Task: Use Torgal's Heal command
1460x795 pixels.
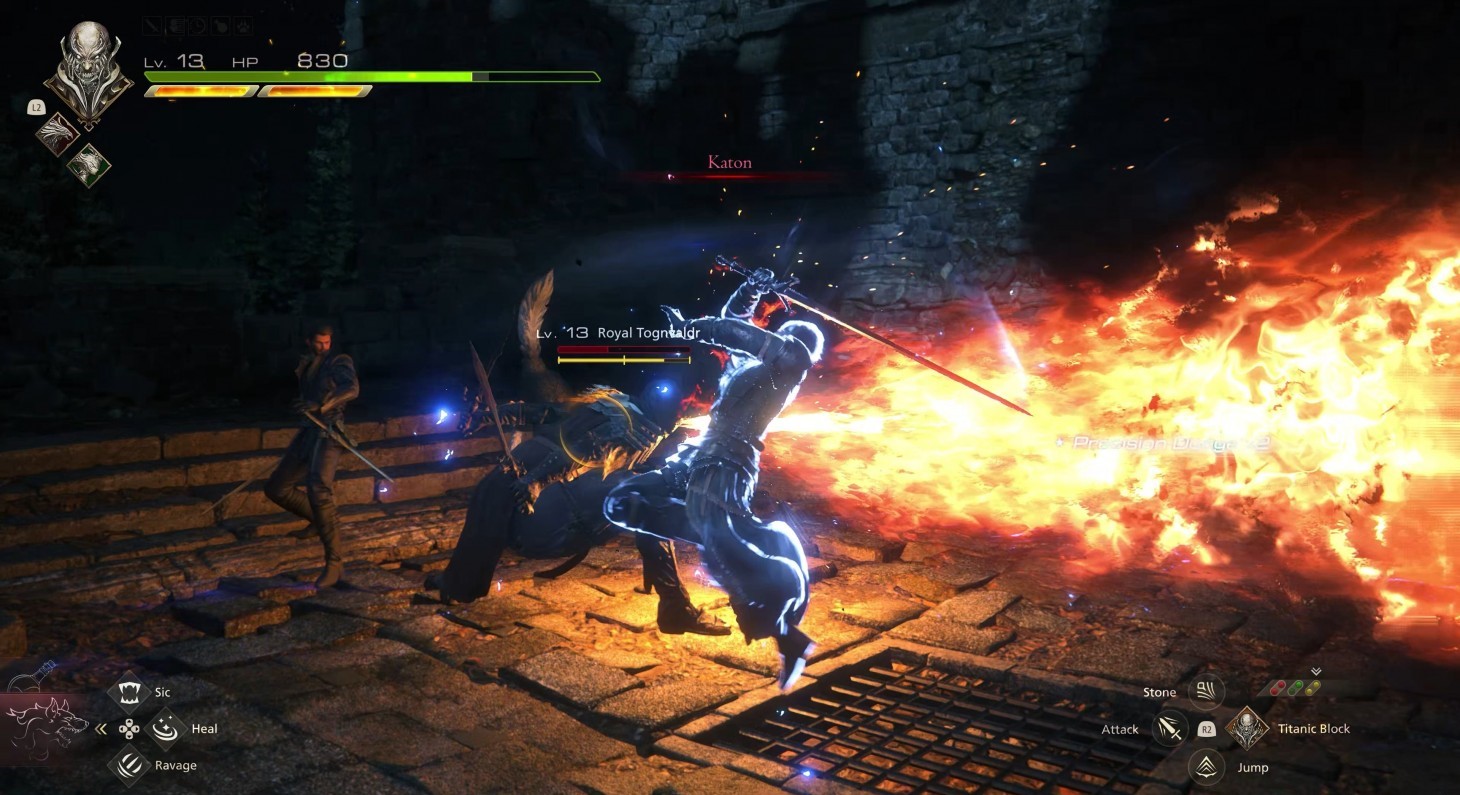Action: pyautogui.click(x=166, y=729)
